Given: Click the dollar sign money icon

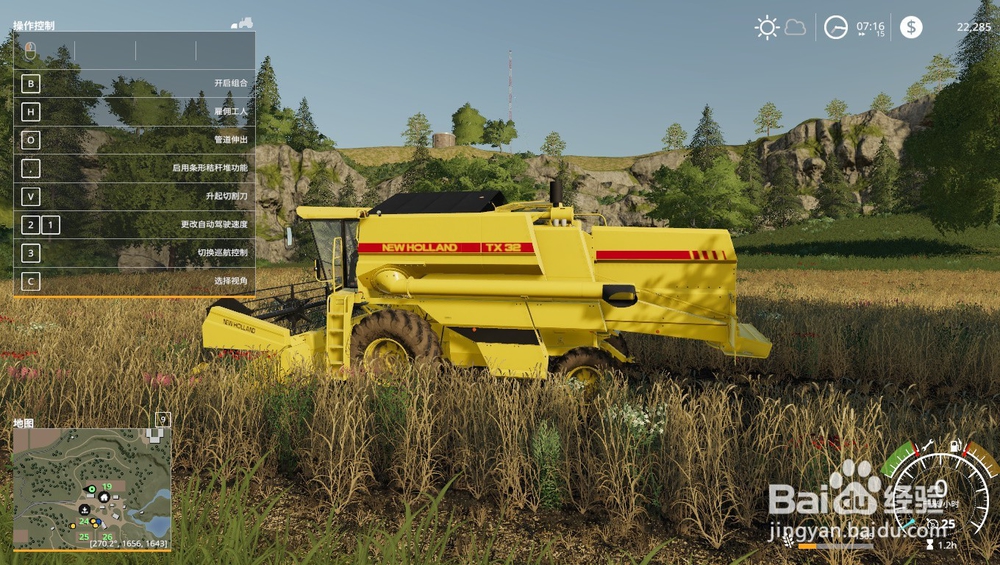Looking at the screenshot, I should tap(911, 27).
